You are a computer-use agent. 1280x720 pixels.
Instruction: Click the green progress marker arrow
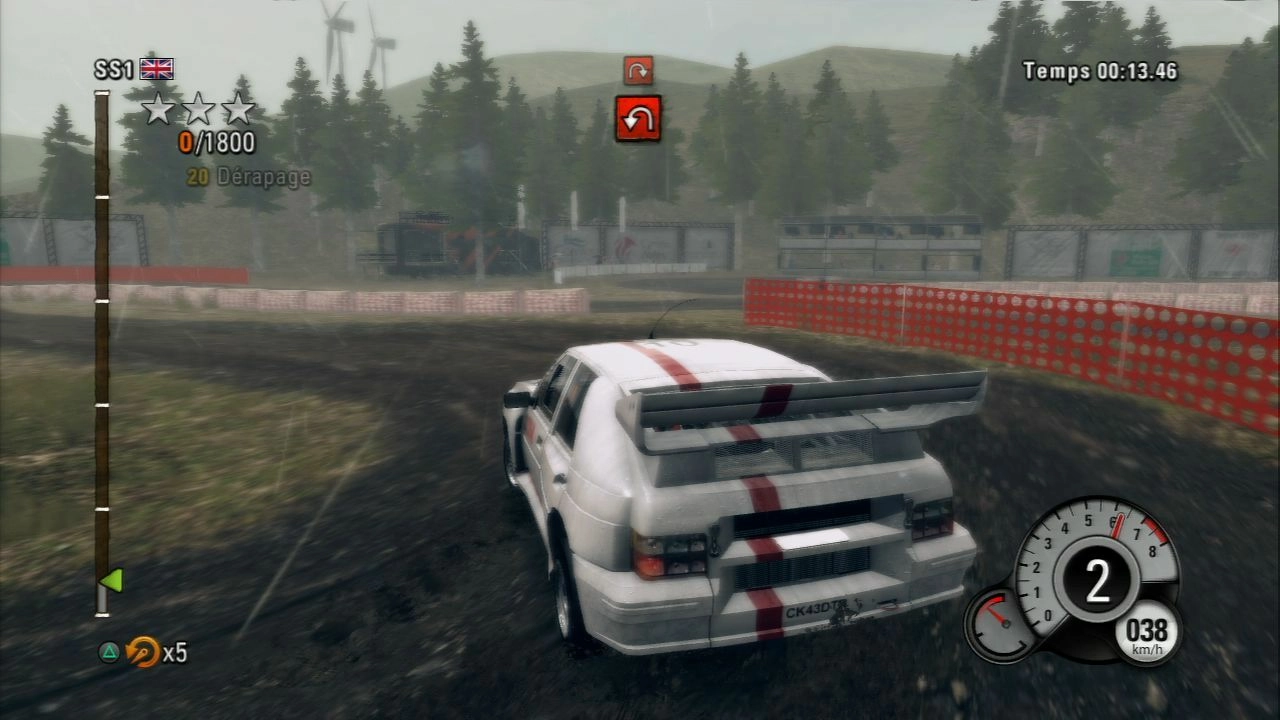point(114,578)
